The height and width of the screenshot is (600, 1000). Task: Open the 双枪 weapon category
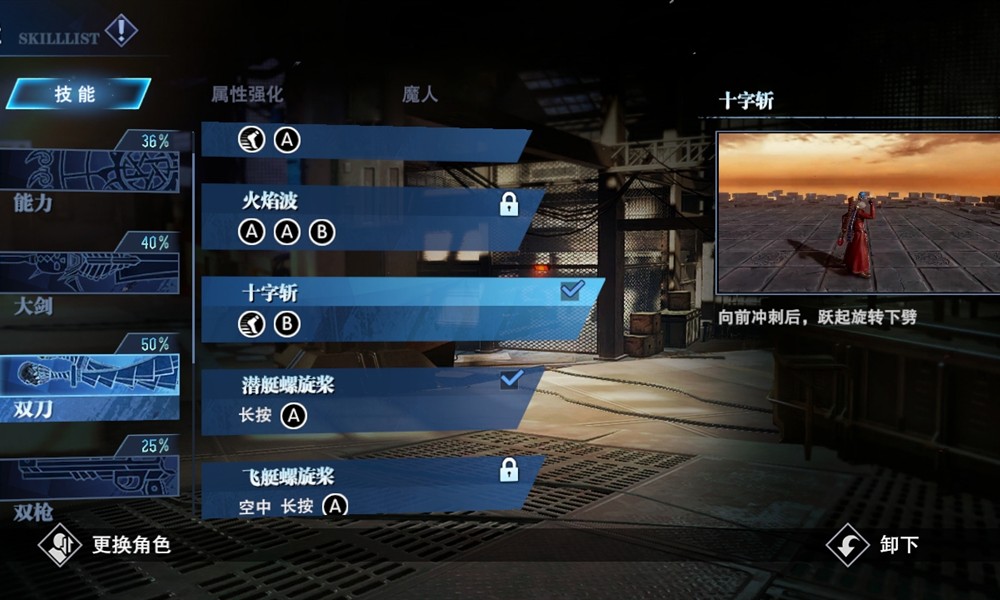tap(95, 480)
